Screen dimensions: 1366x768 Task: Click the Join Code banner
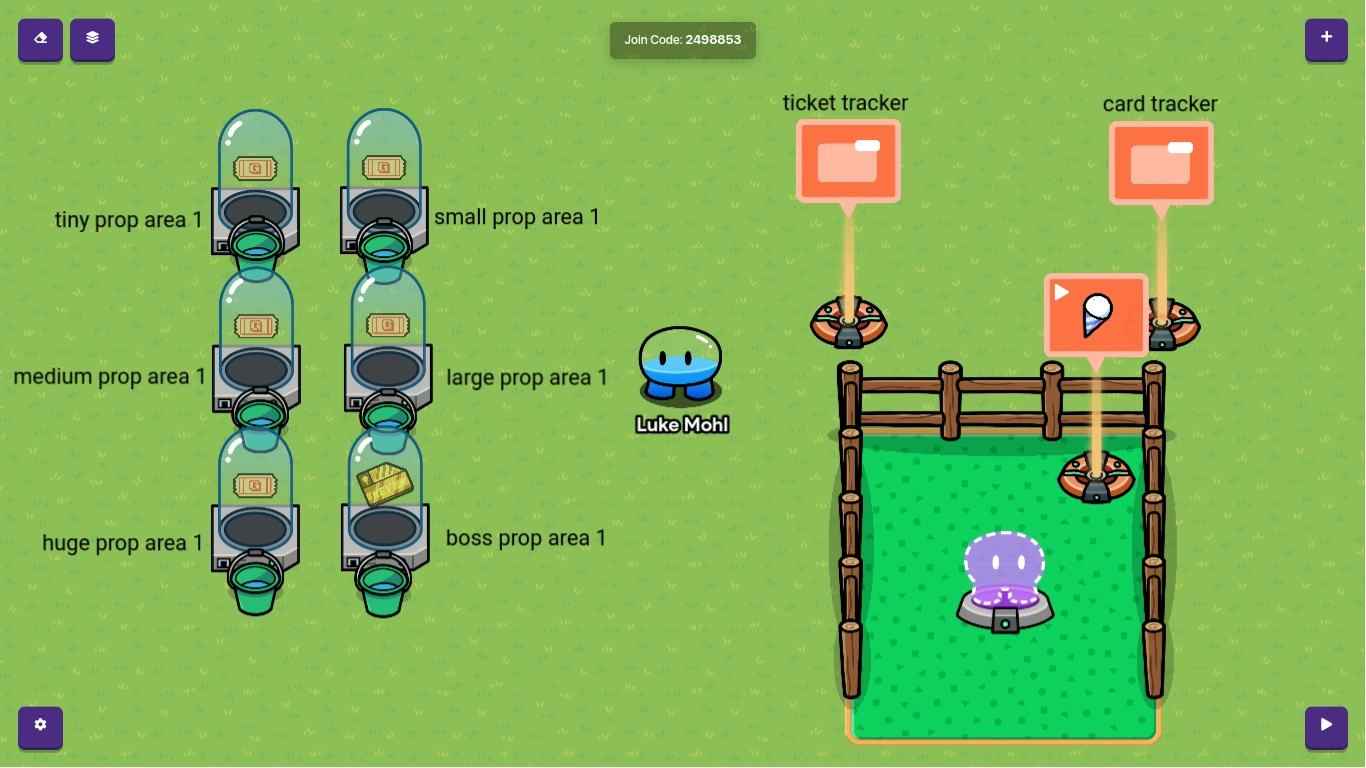pyautogui.click(x=683, y=40)
